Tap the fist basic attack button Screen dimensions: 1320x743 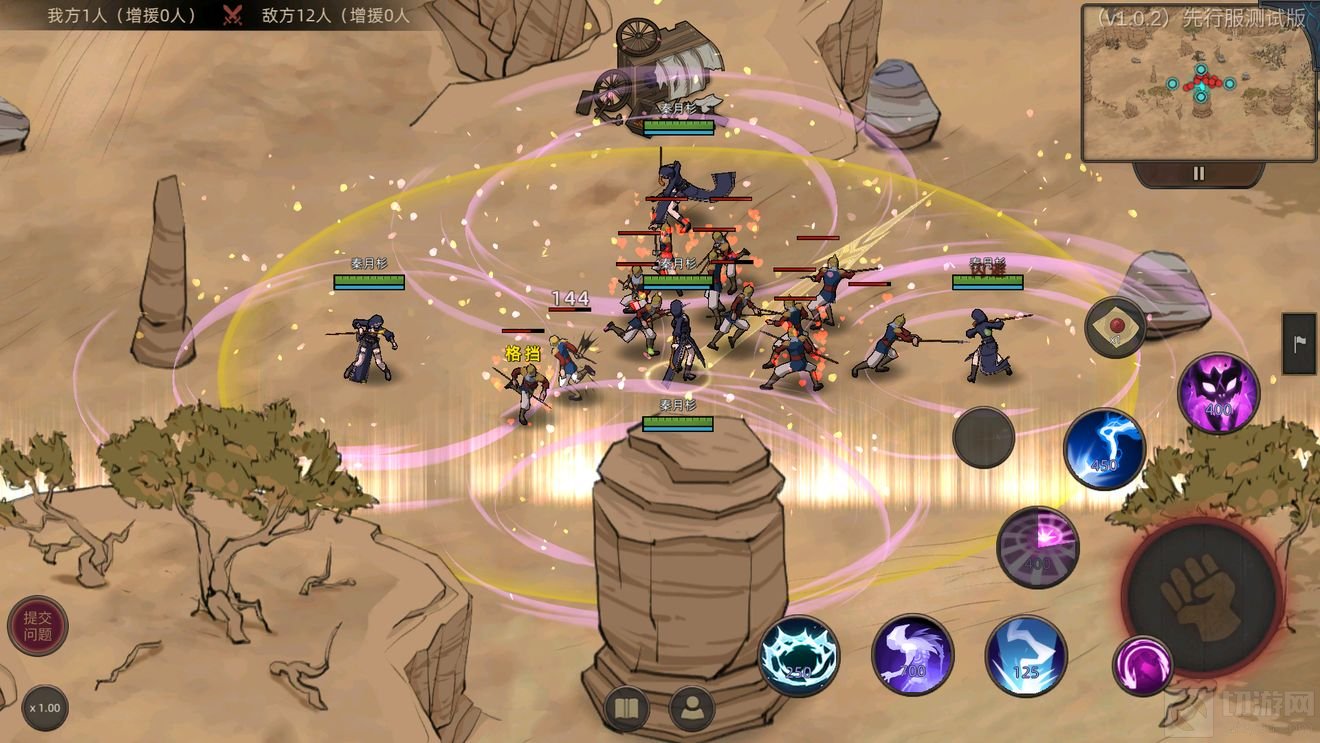tap(1202, 598)
